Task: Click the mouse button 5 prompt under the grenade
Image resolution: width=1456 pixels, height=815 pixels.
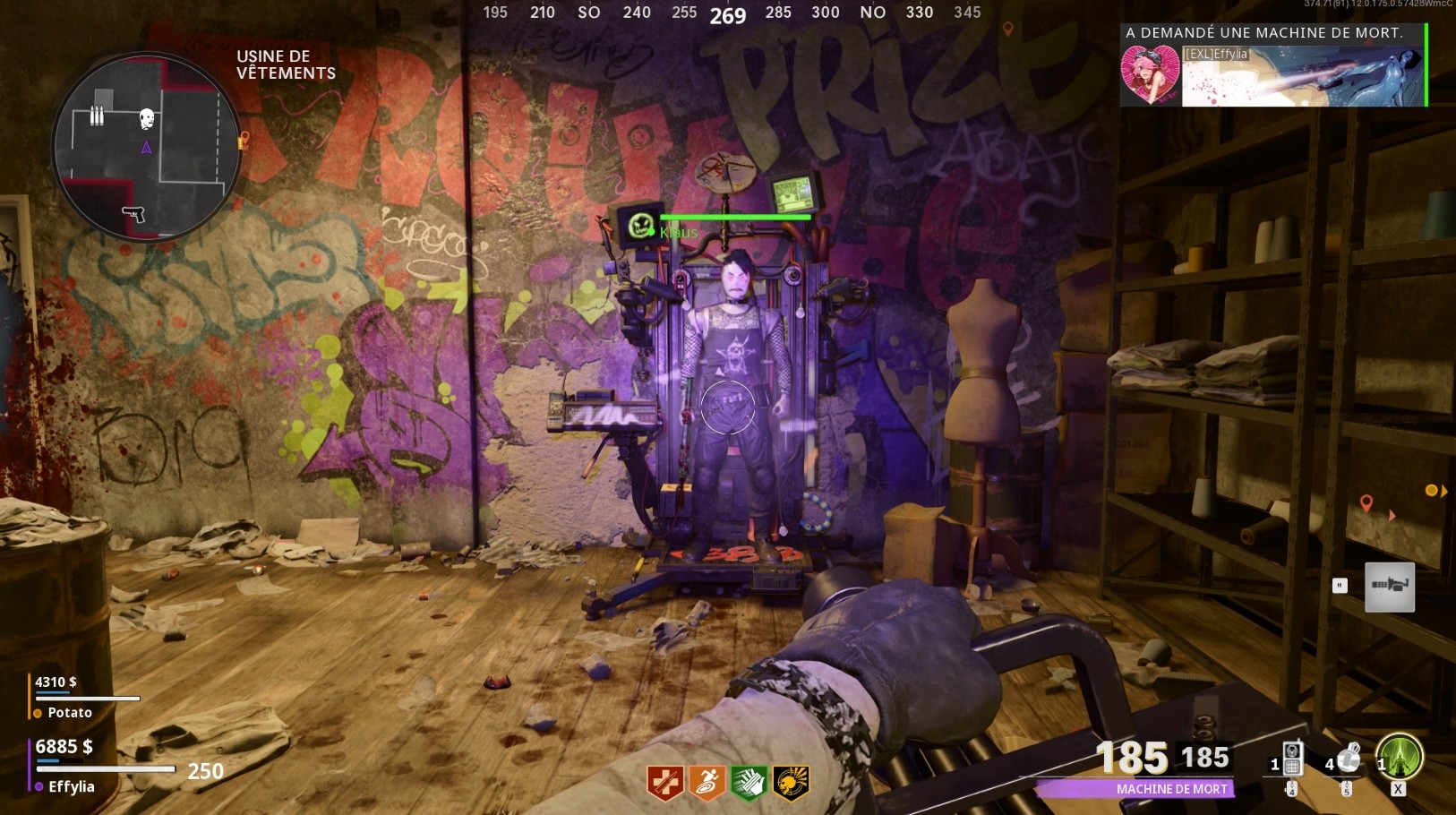Action: click(1347, 789)
